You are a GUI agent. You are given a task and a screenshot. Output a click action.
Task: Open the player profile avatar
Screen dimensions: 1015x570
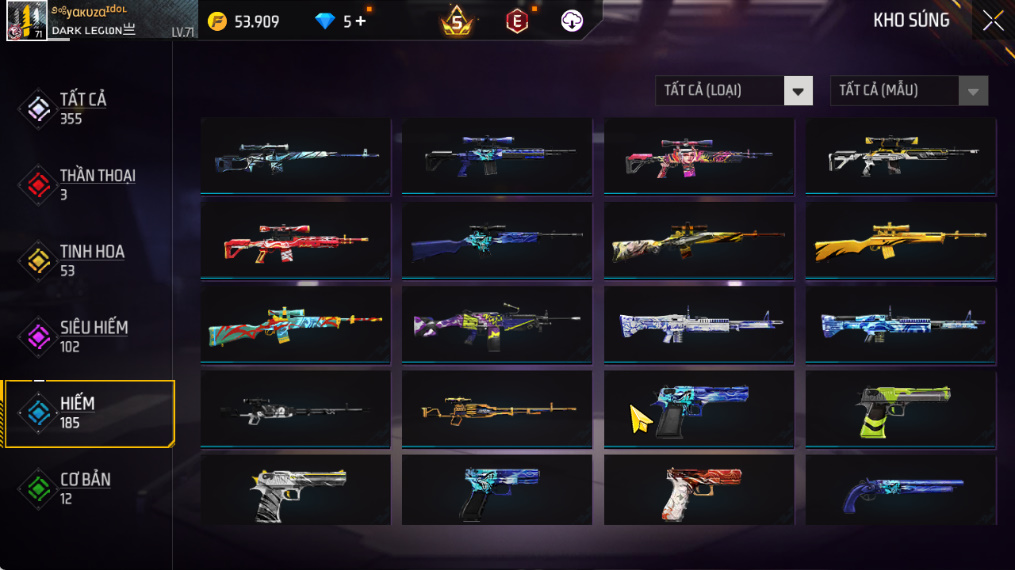[x=26, y=20]
